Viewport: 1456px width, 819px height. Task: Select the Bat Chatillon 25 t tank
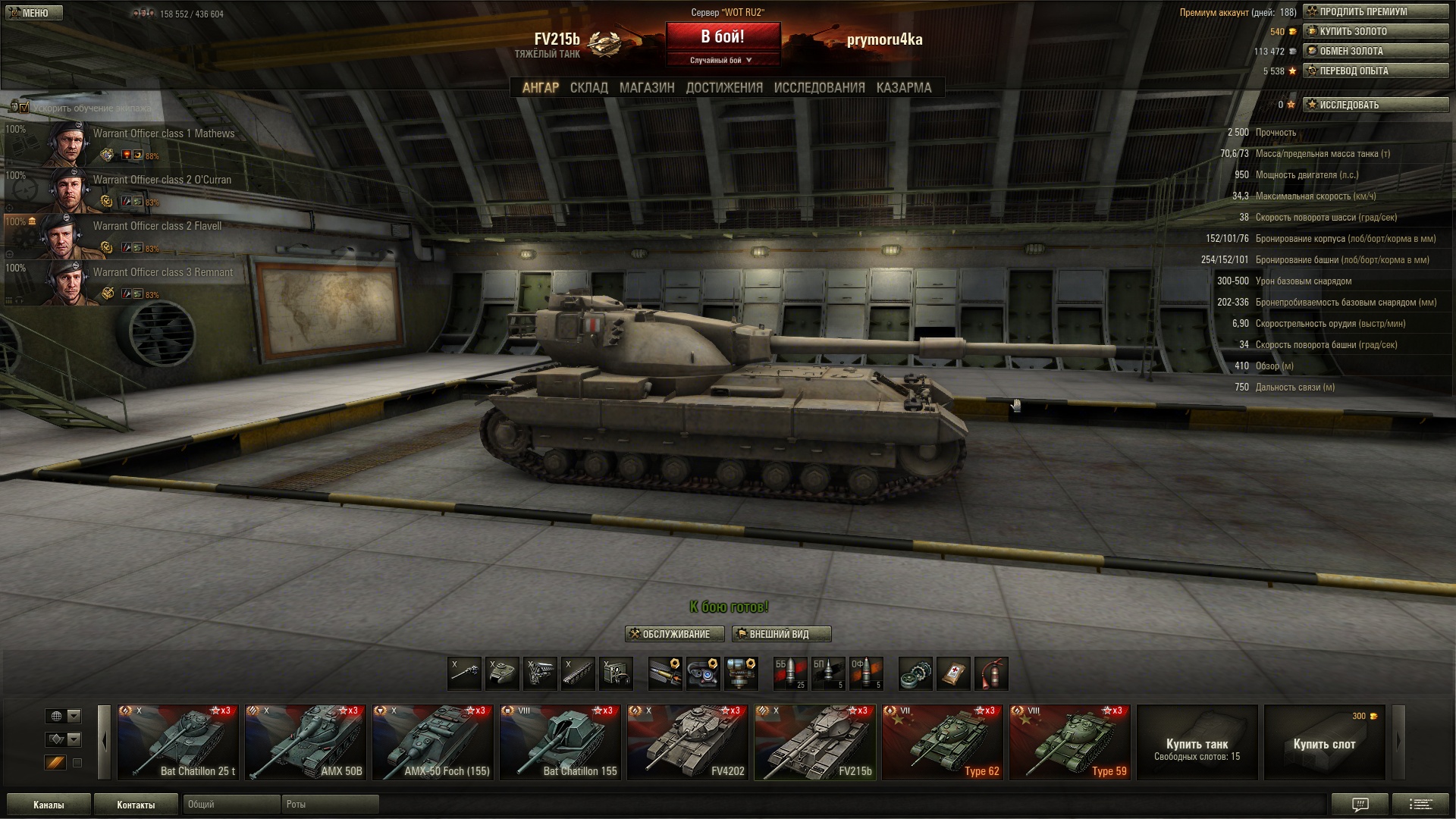[x=178, y=742]
